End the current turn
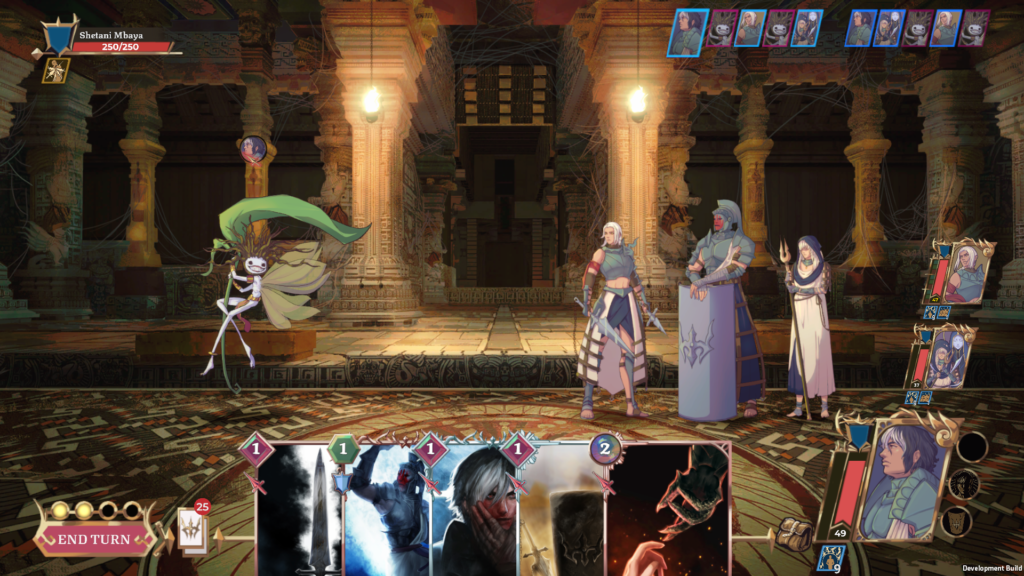 coord(93,539)
